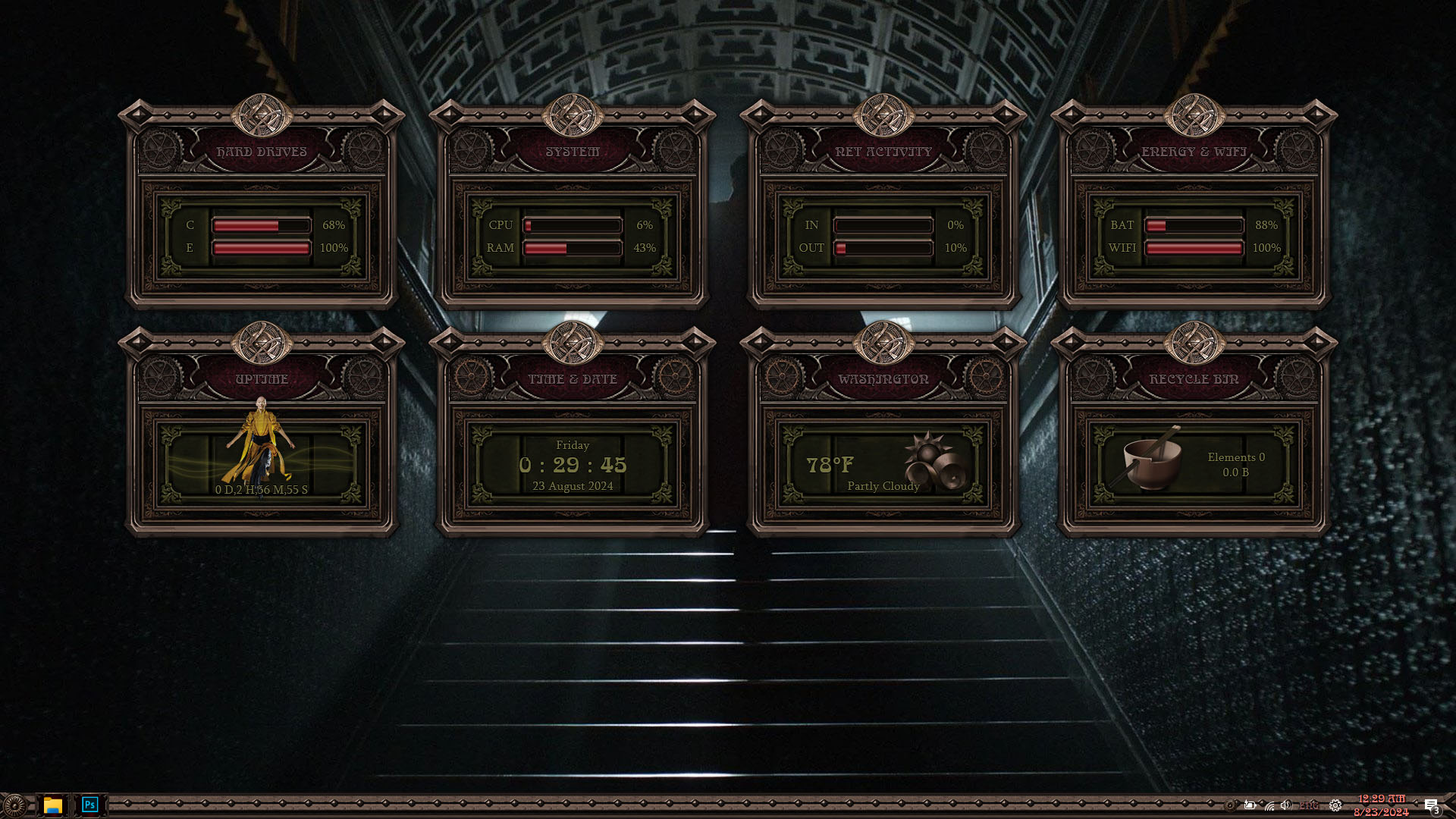Click the Washington weather icon

click(x=934, y=460)
